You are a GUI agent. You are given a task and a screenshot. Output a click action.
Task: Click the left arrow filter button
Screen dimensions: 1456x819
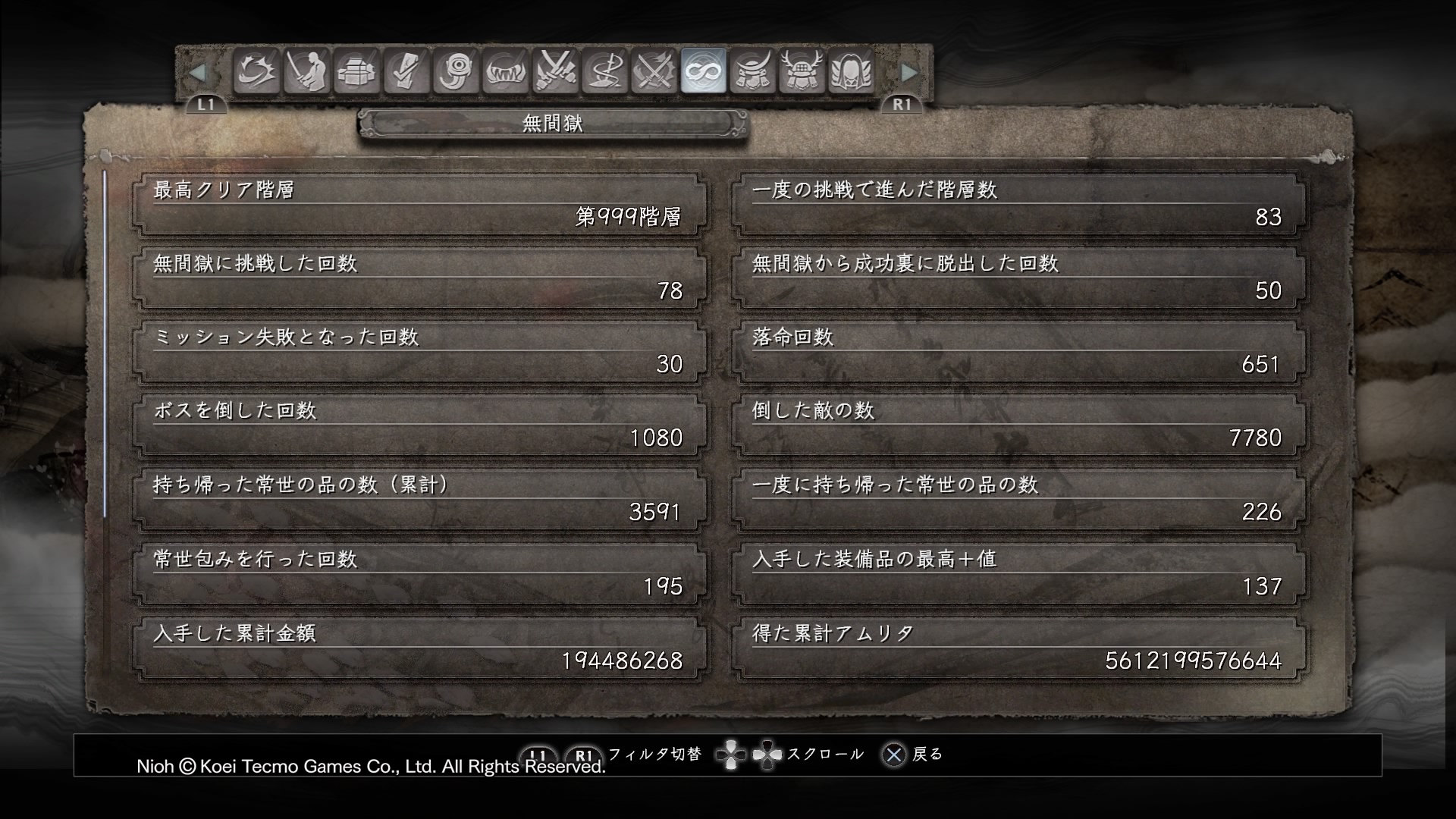197,73
